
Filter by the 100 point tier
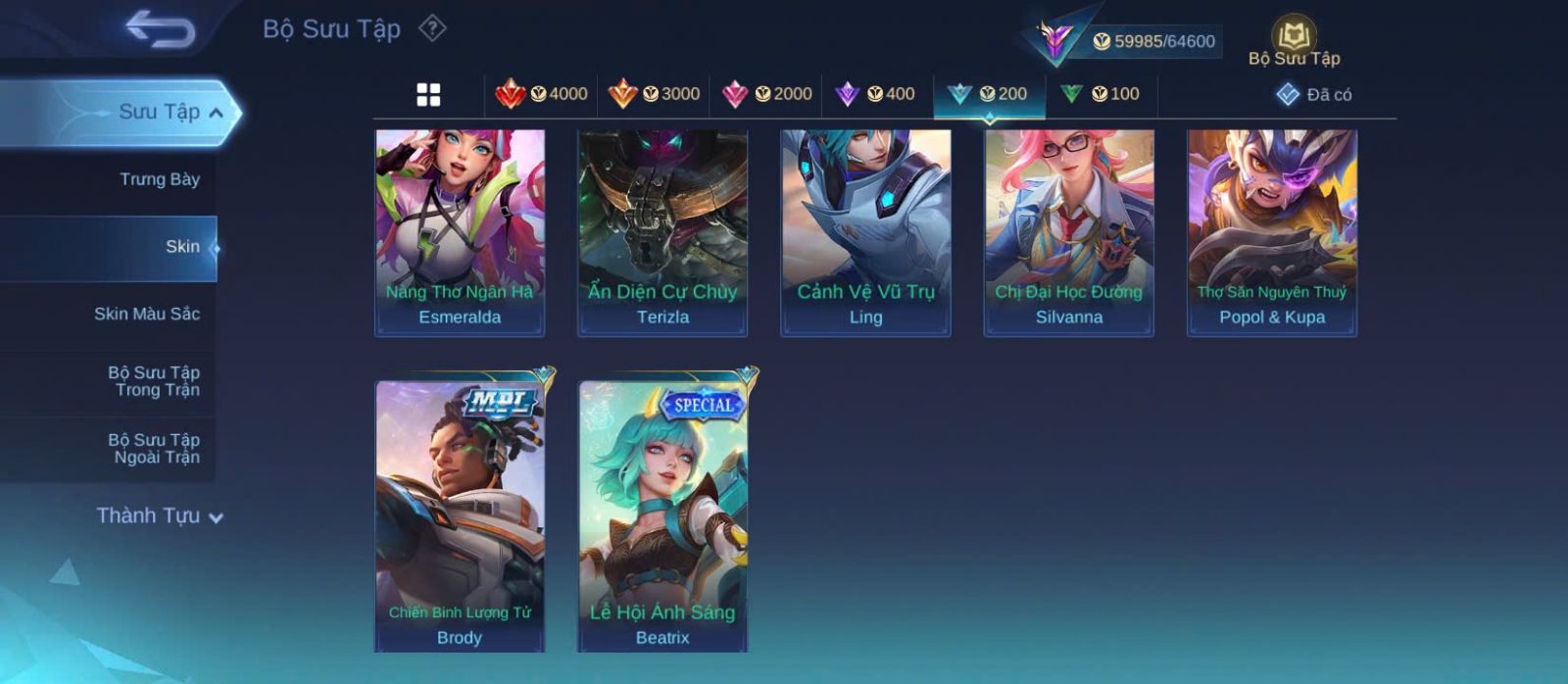coord(1101,94)
